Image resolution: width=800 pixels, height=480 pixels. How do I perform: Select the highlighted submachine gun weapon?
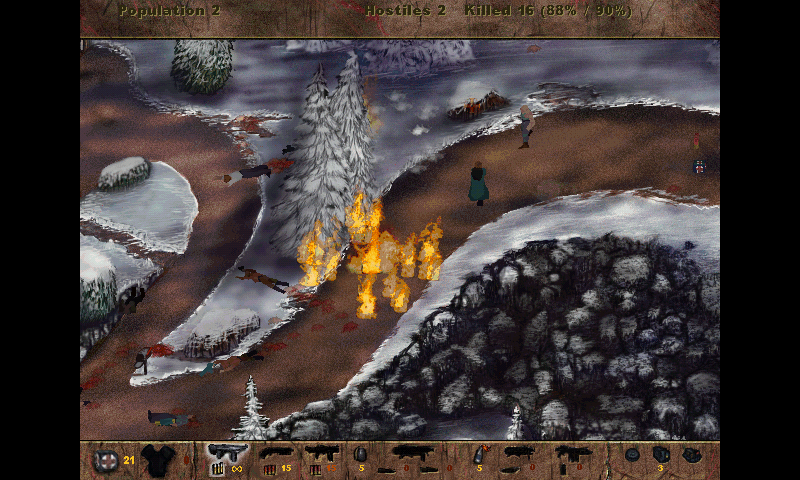227,456
